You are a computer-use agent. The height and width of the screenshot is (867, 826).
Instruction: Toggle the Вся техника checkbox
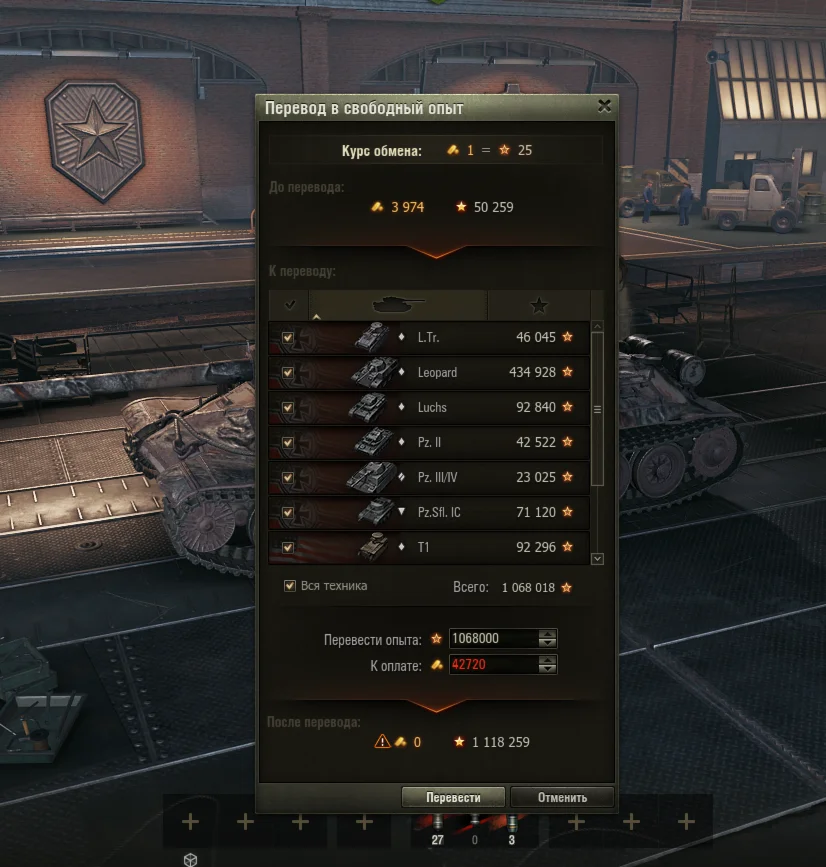coord(290,586)
